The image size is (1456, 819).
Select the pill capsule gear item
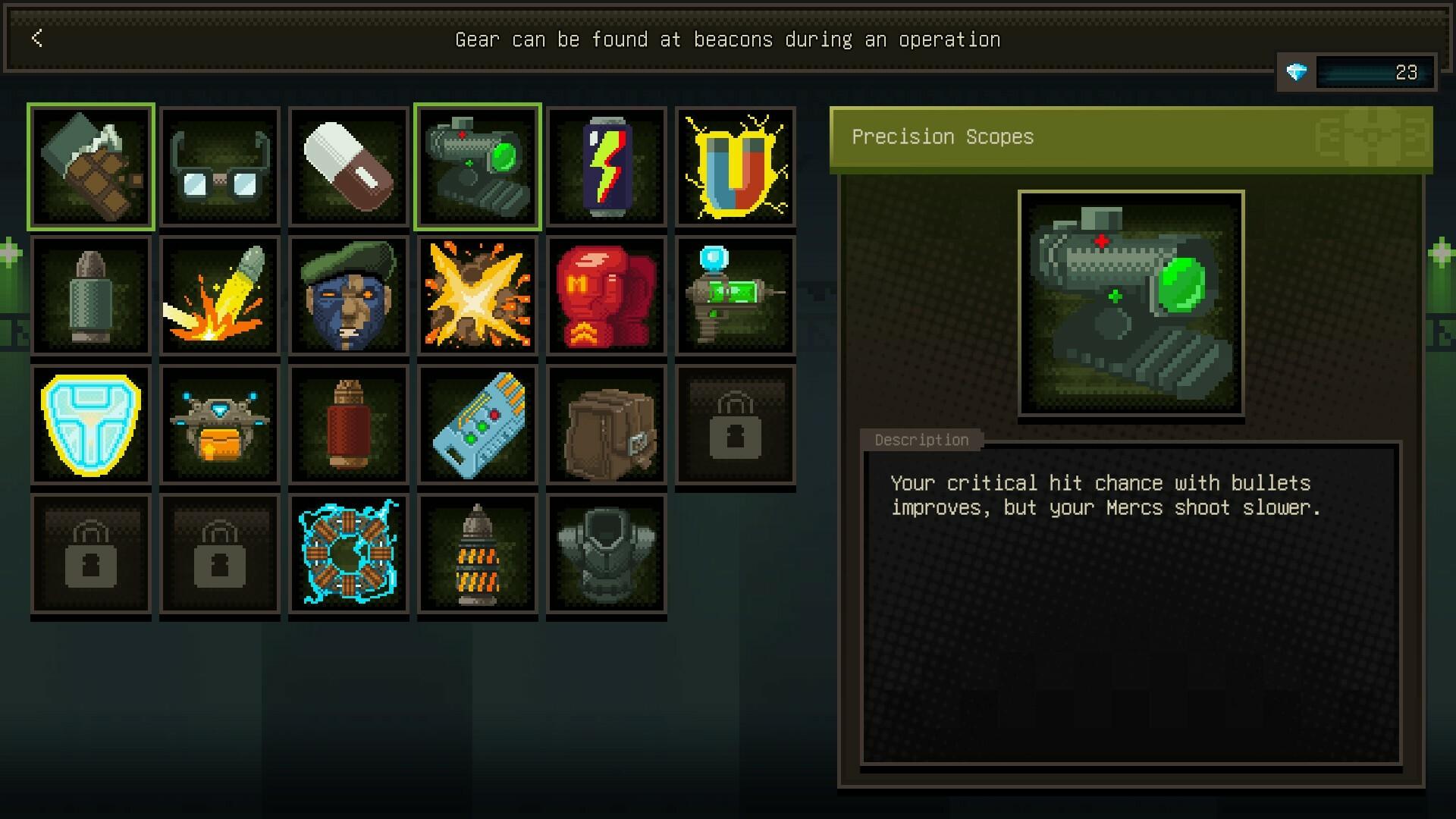pyautogui.click(x=348, y=165)
